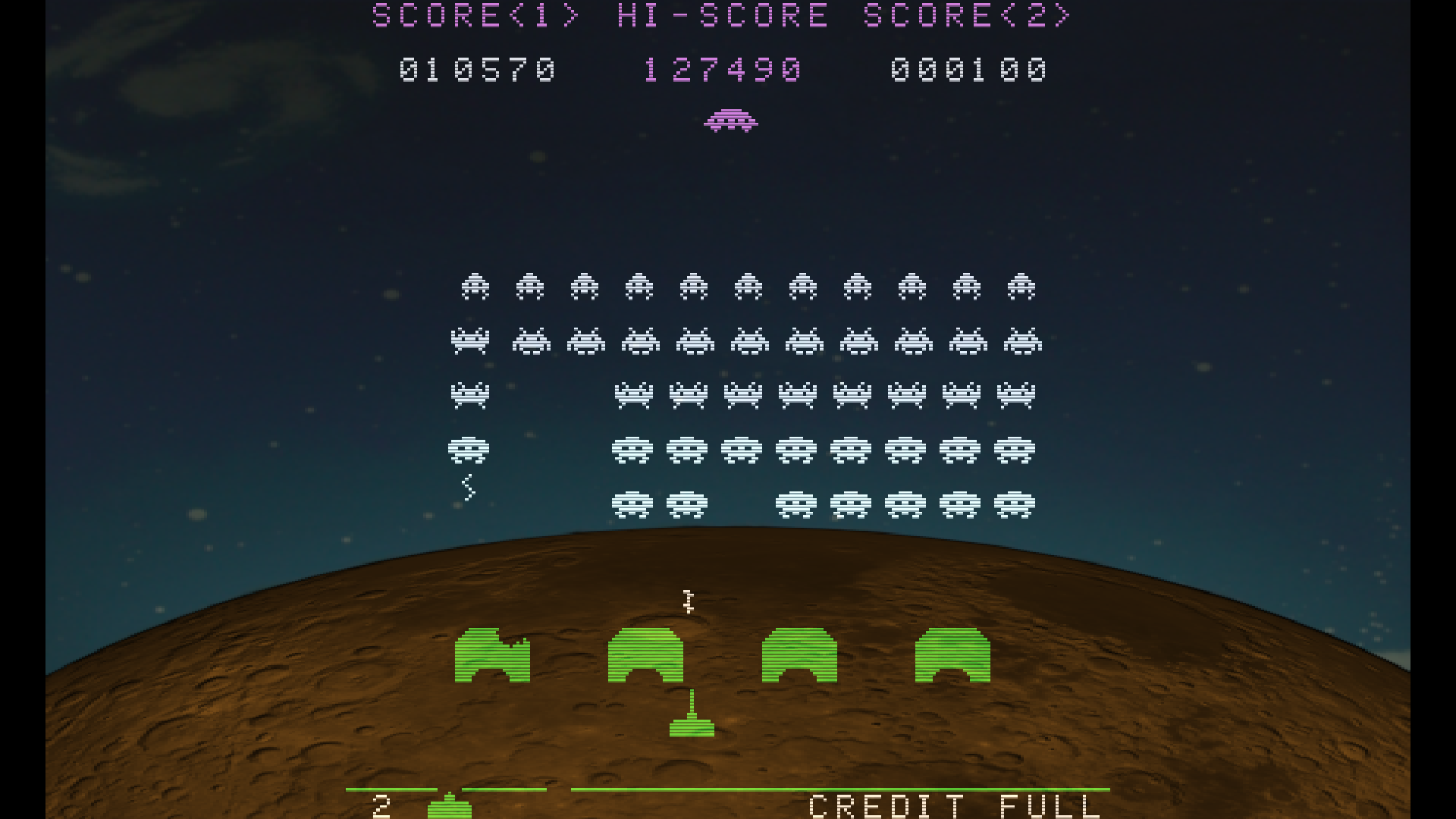This screenshot has height=819, width=1456.
Task: Select the pink 127490 hi-score value
Action: [x=720, y=71]
